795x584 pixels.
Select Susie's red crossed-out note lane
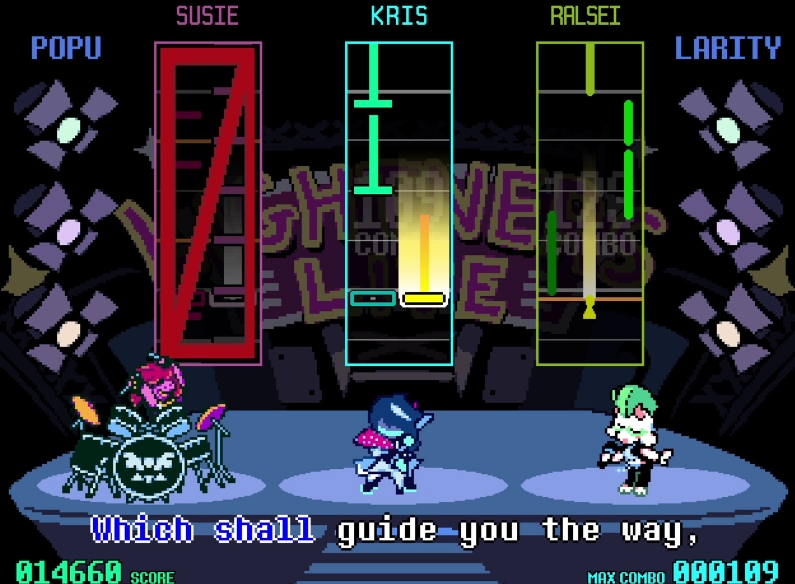[208, 204]
